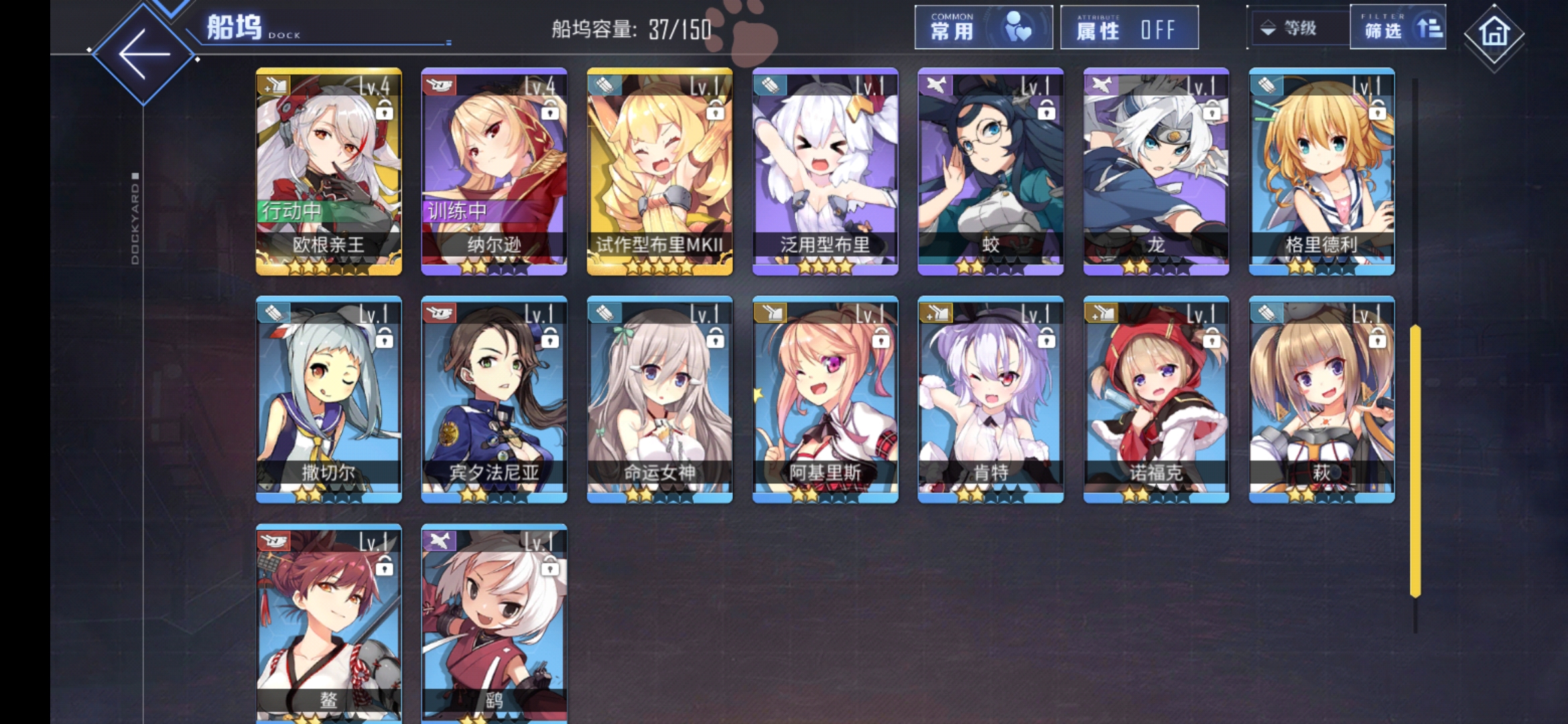Open the 筛选 filter options
The image size is (1568, 724).
(x=1397, y=28)
